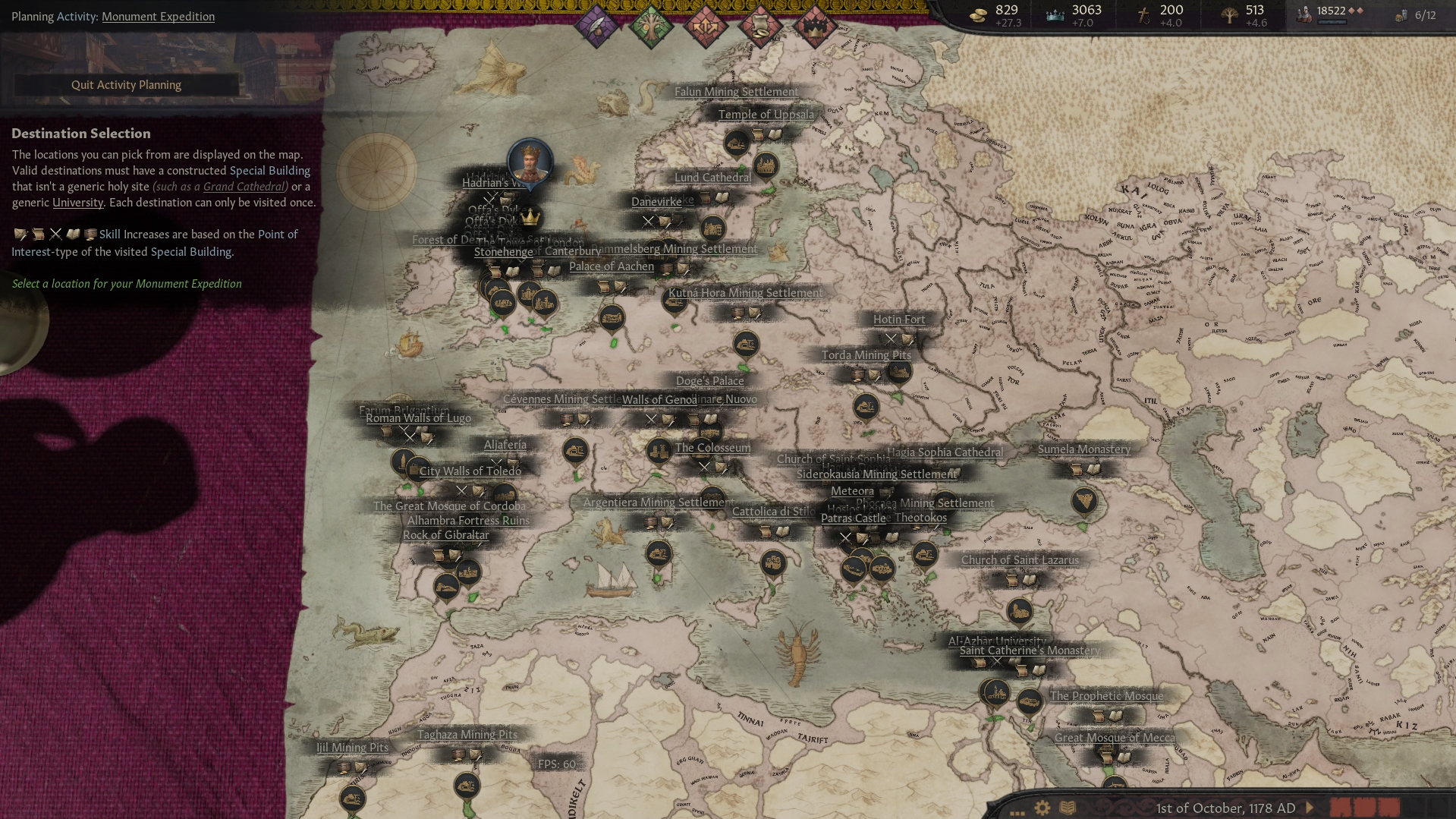Select Falun Mining Settlement as destination

[x=736, y=92]
